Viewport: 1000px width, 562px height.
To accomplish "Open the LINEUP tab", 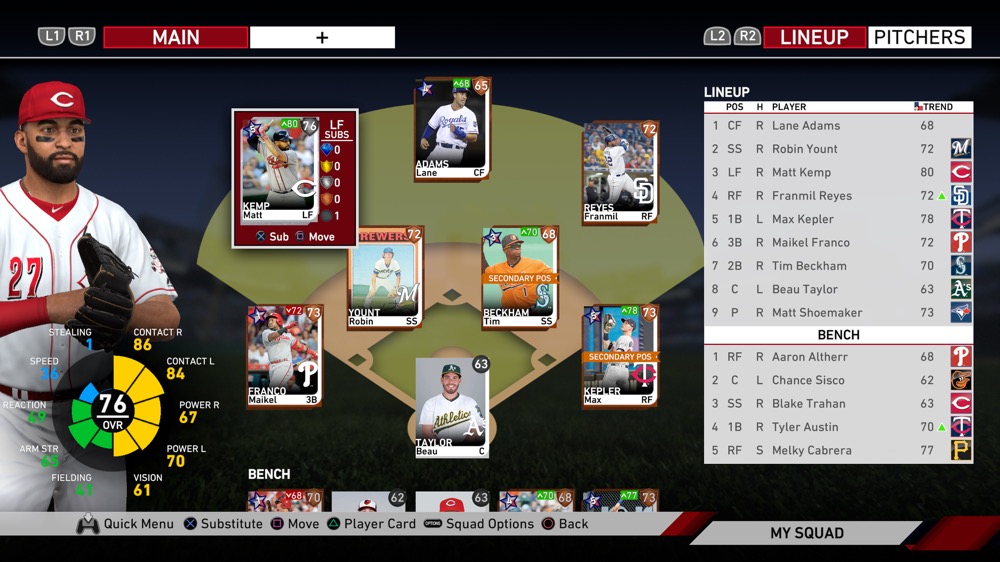I will tap(814, 38).
